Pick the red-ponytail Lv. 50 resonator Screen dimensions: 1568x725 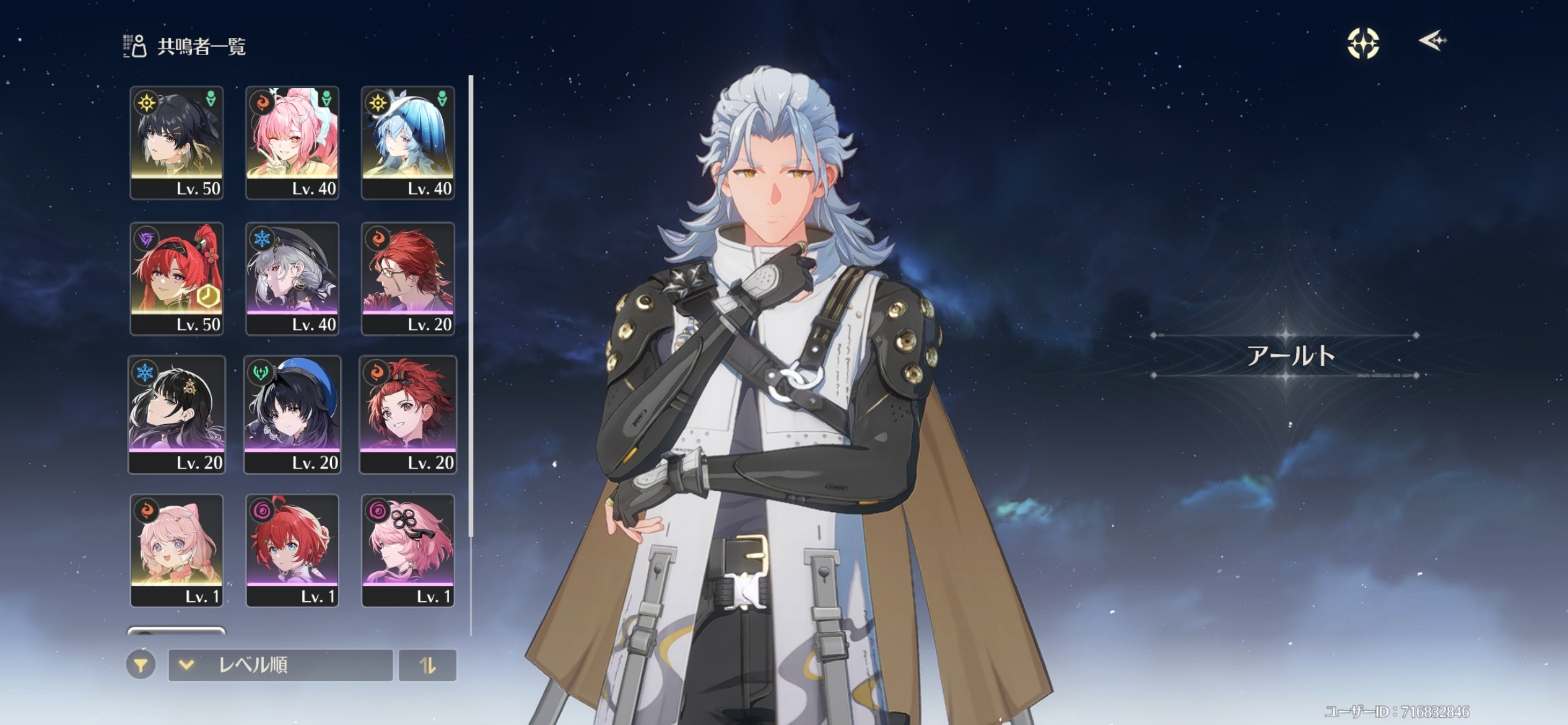176,278
